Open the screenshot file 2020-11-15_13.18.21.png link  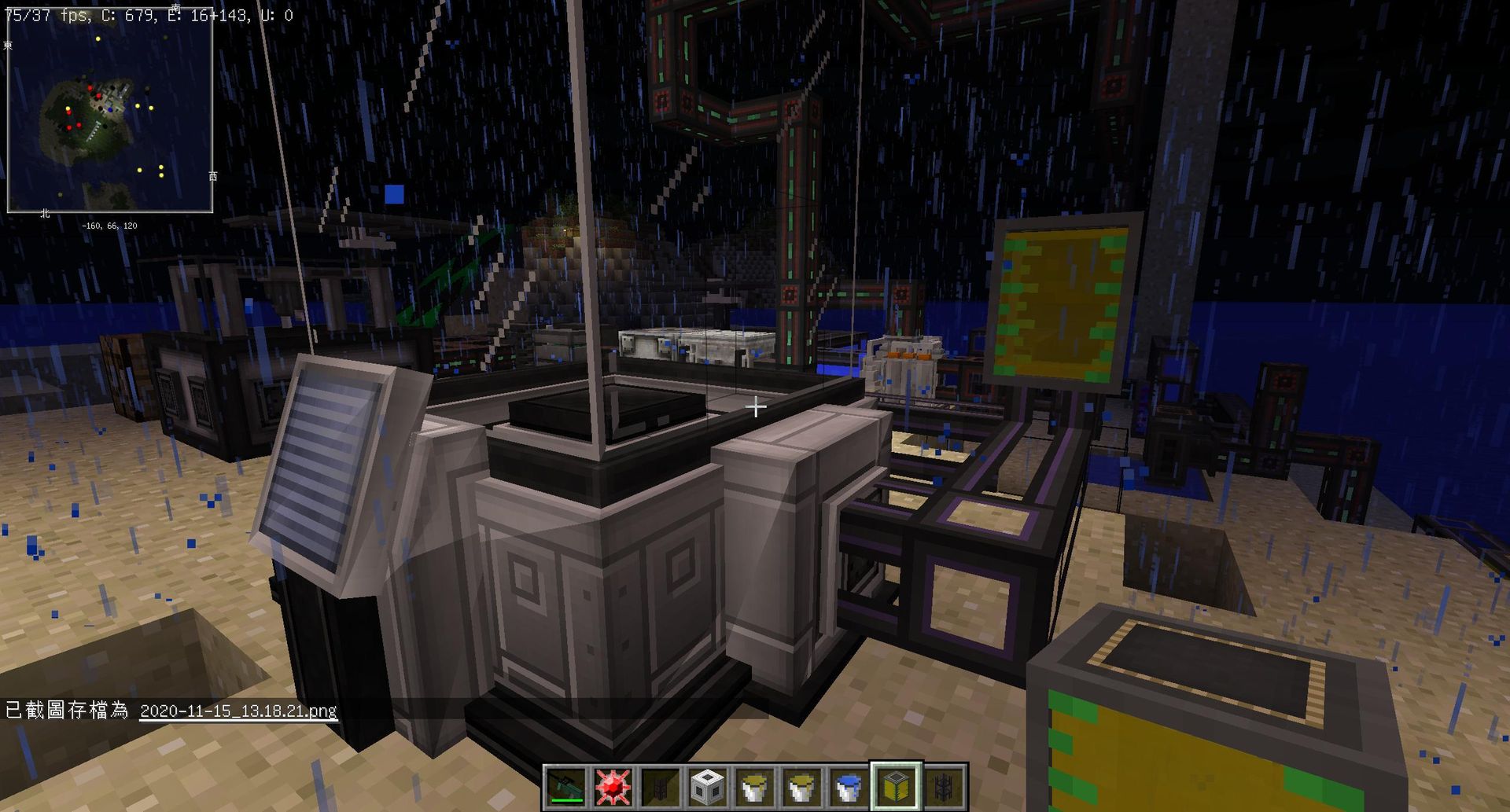coord(237,711)
